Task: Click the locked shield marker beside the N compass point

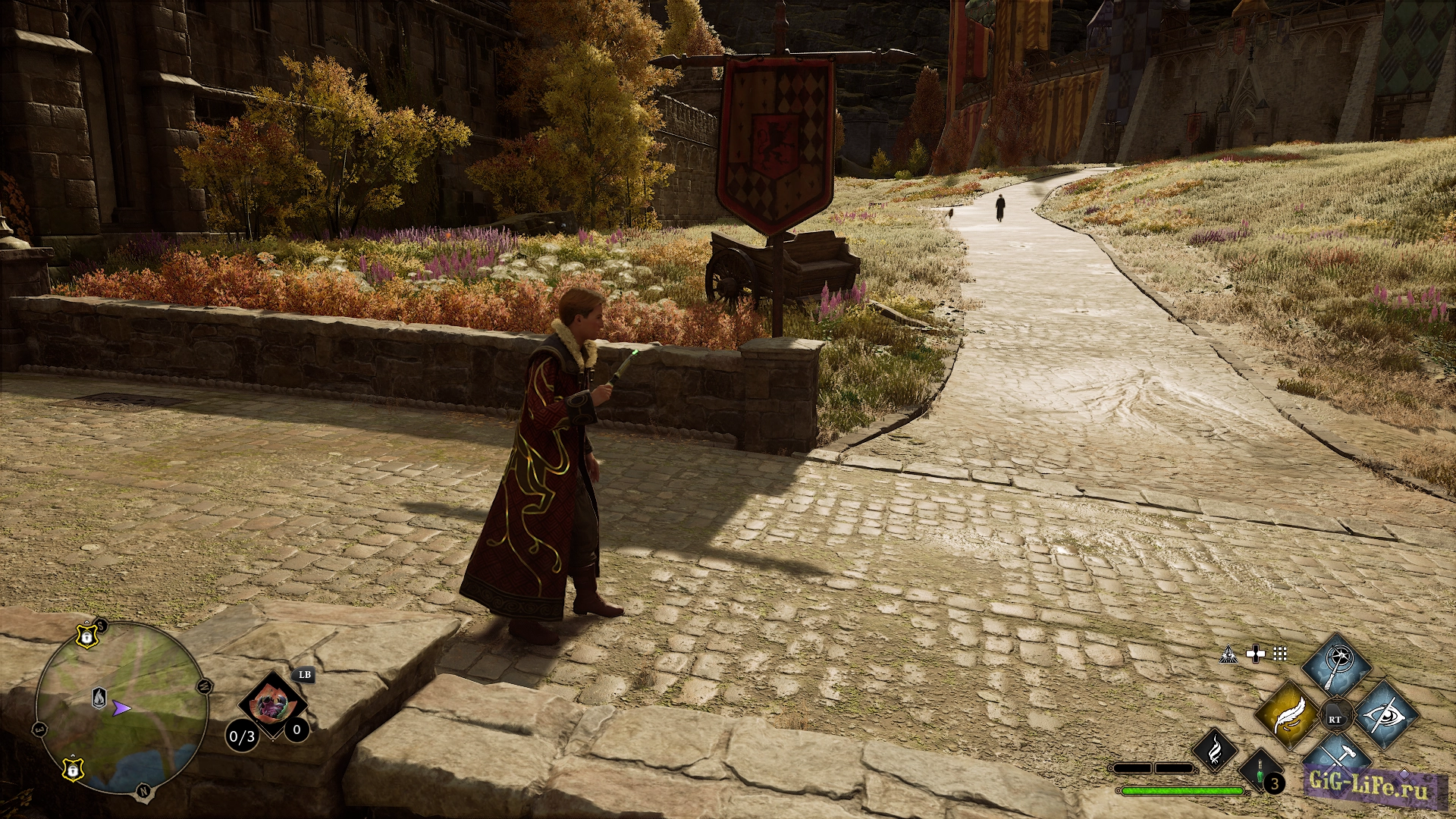Action: coord(72,769)
